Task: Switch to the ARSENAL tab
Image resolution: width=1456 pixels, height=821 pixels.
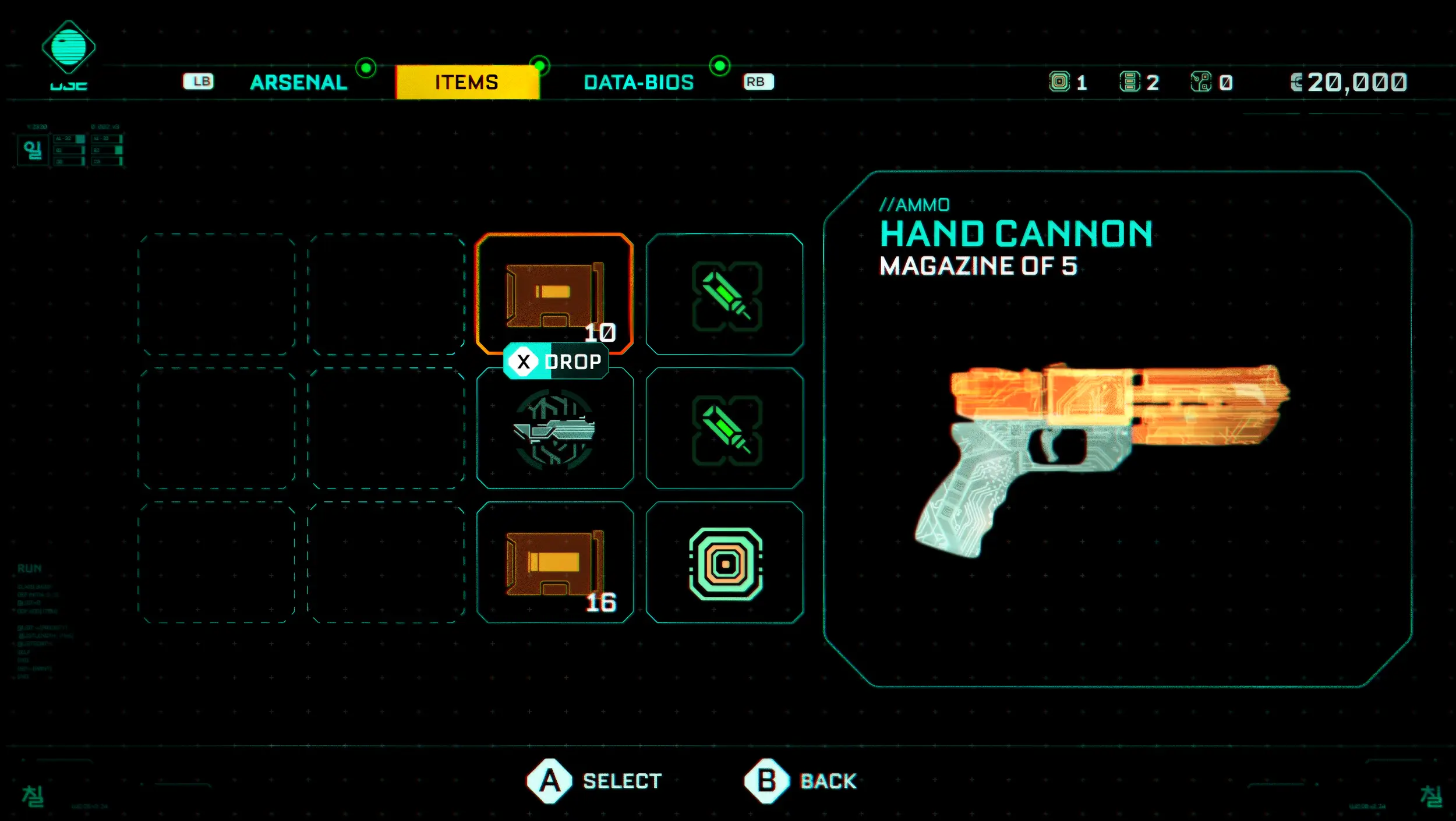Action: click(x=298, y=83)
